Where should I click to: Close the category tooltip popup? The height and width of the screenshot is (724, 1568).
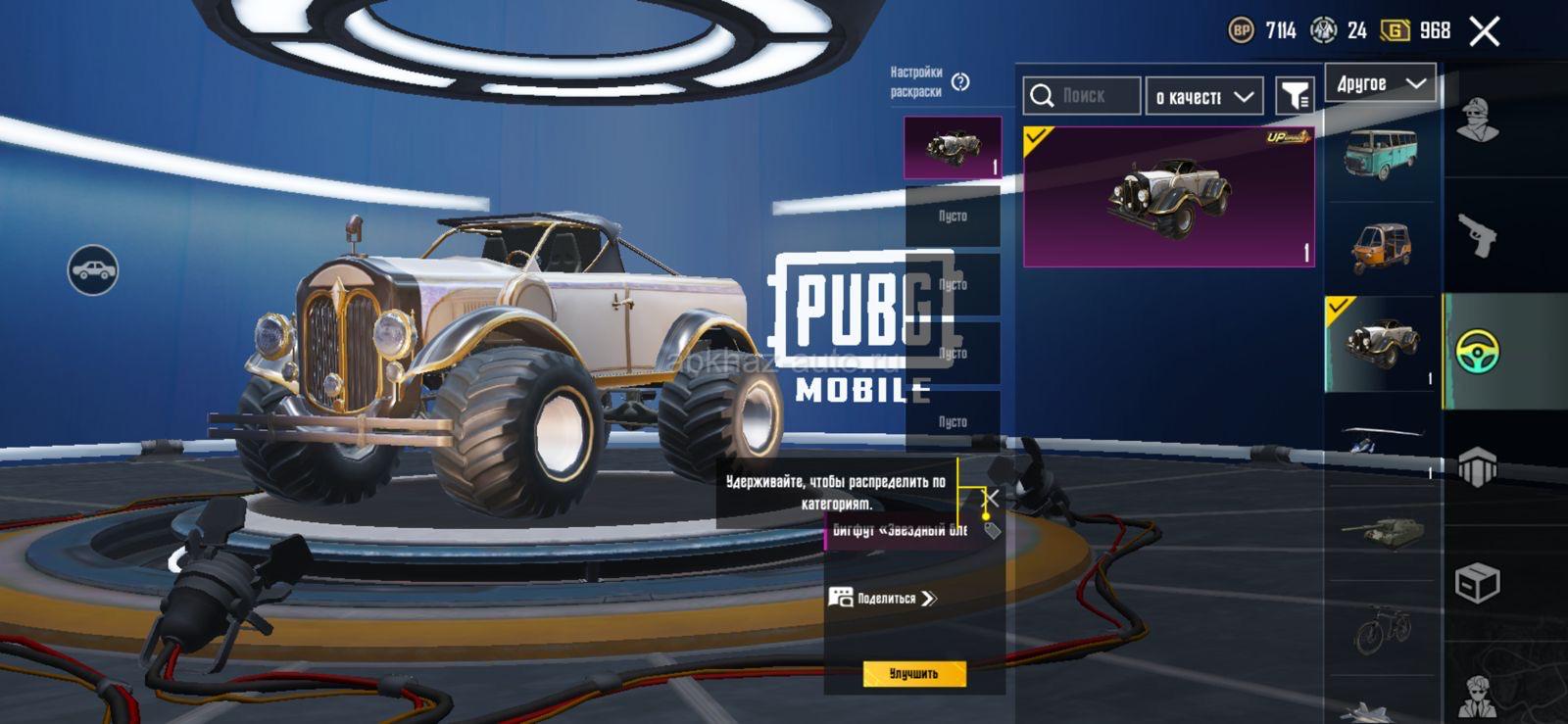[992, 498]
